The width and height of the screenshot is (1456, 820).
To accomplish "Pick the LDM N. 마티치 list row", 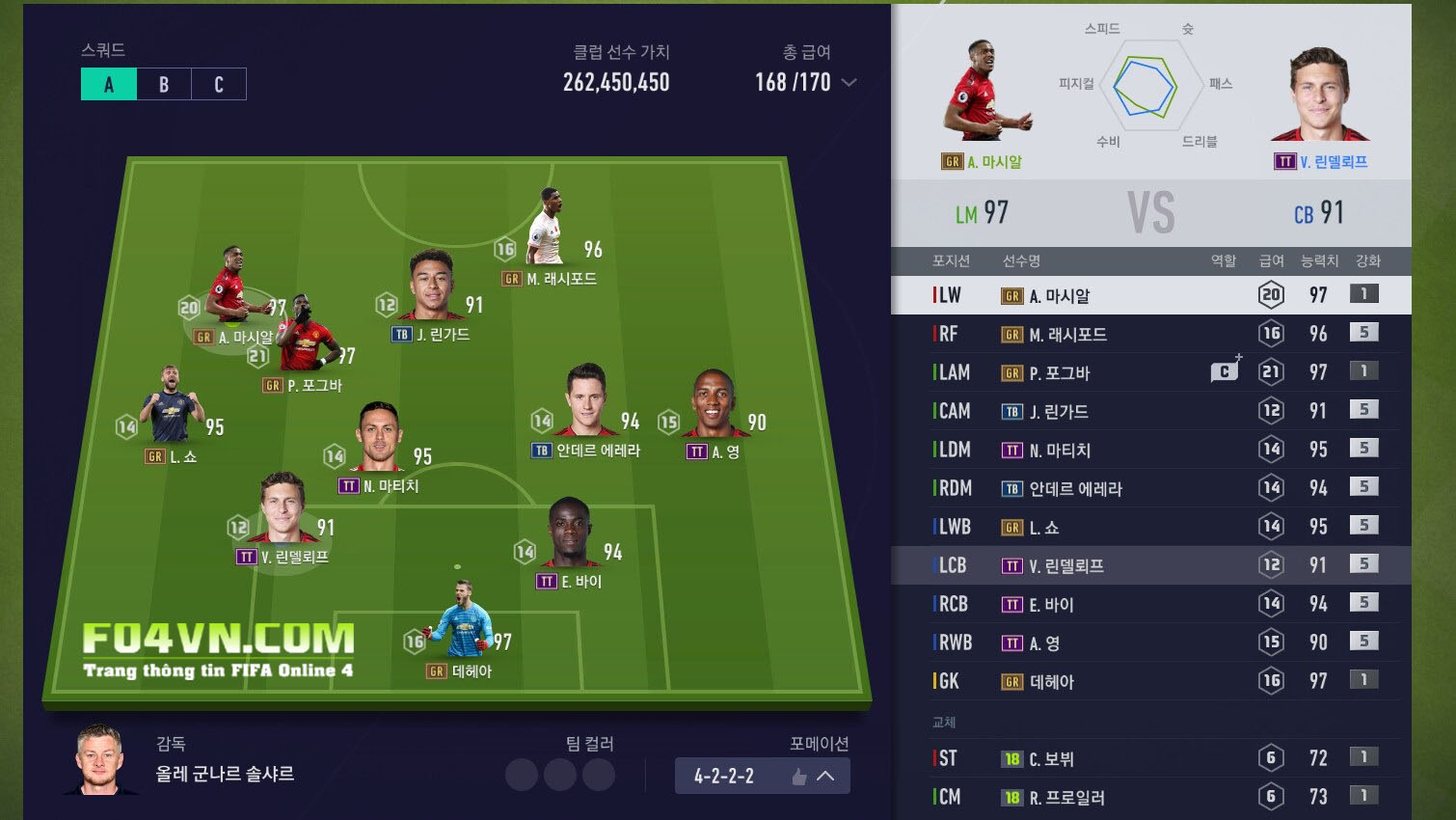I will tap(1150, 450).
